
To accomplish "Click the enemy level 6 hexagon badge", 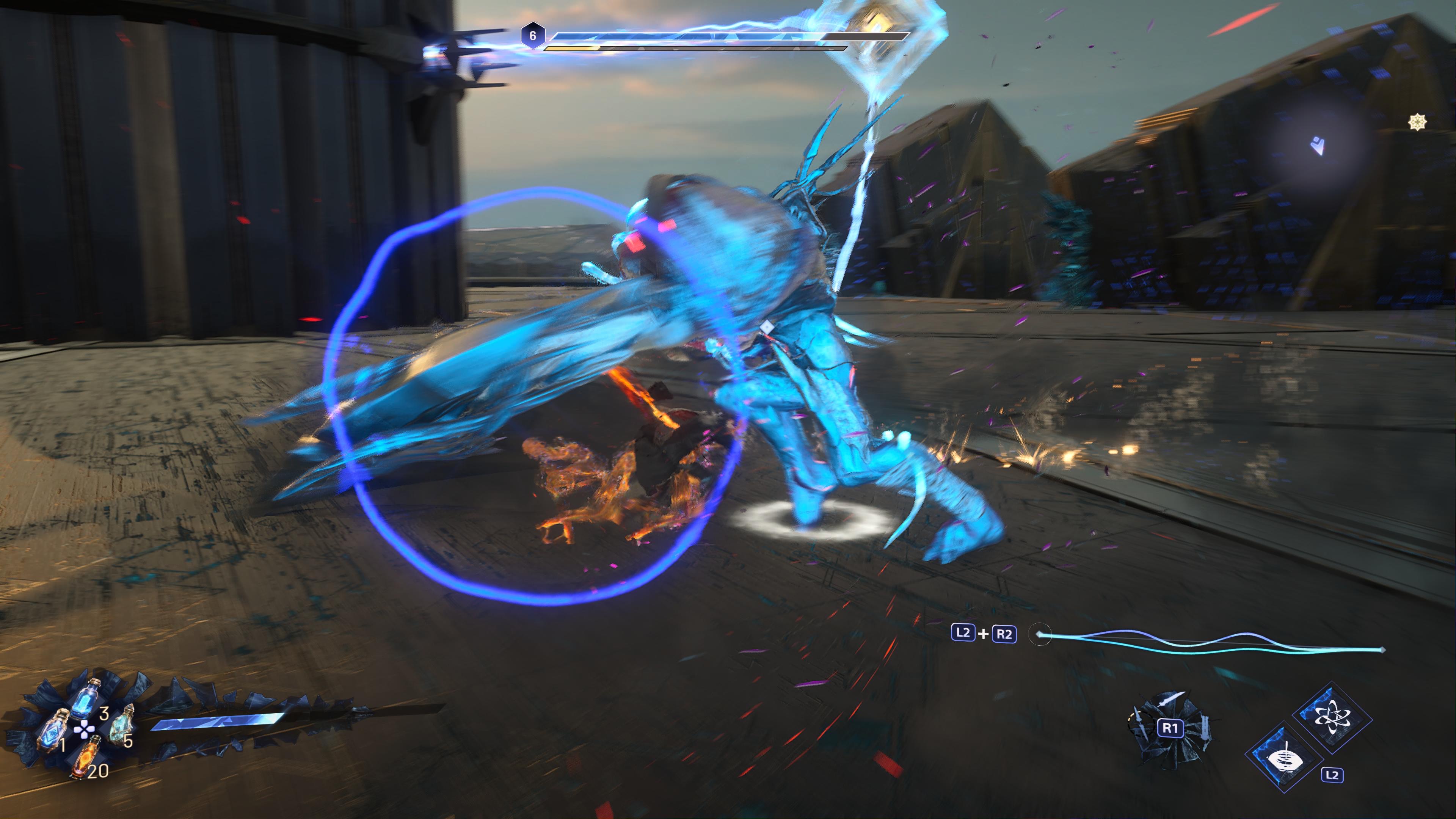I will pos(532,36).
